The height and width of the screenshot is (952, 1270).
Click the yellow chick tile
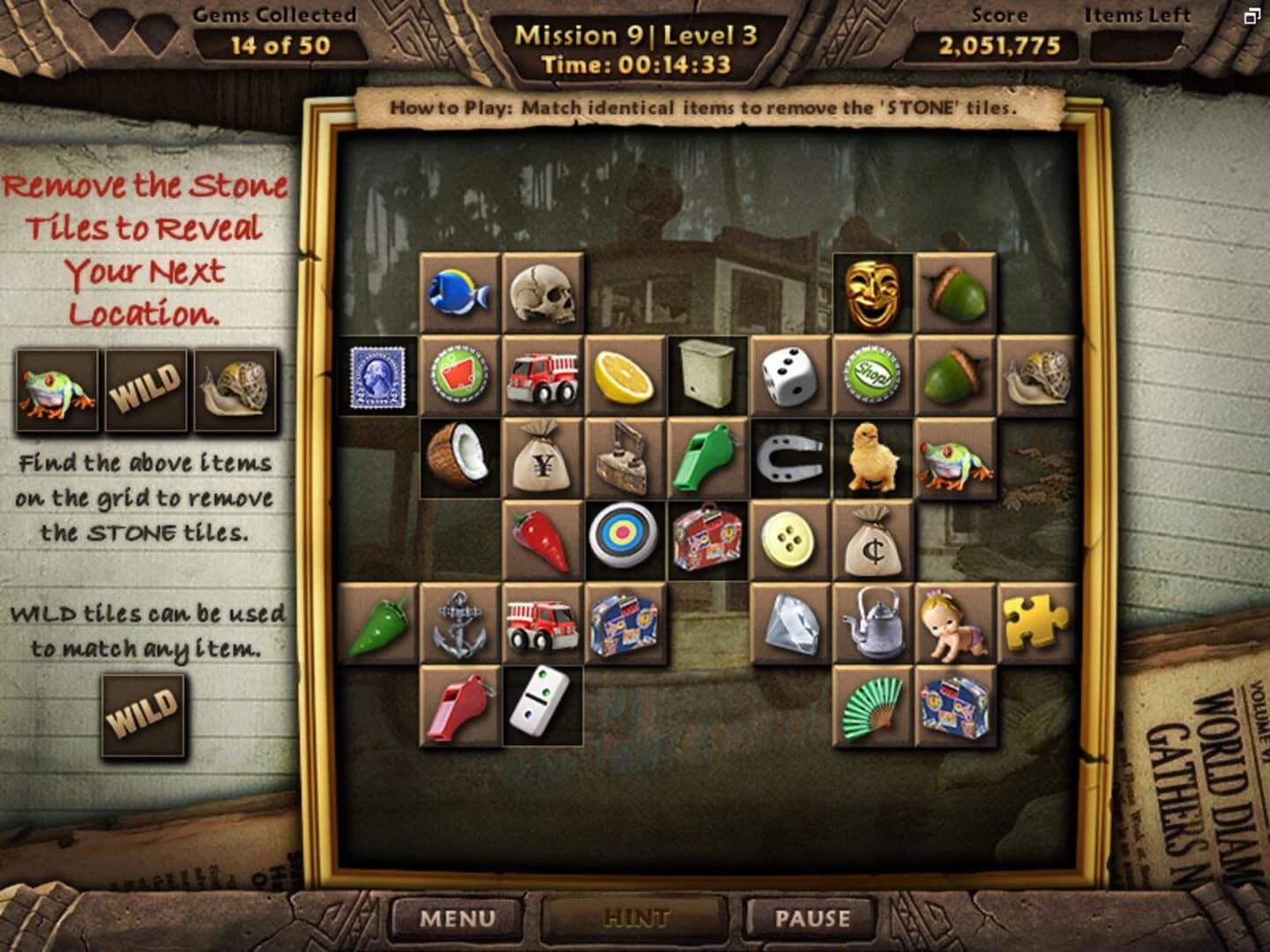[873, 457]
